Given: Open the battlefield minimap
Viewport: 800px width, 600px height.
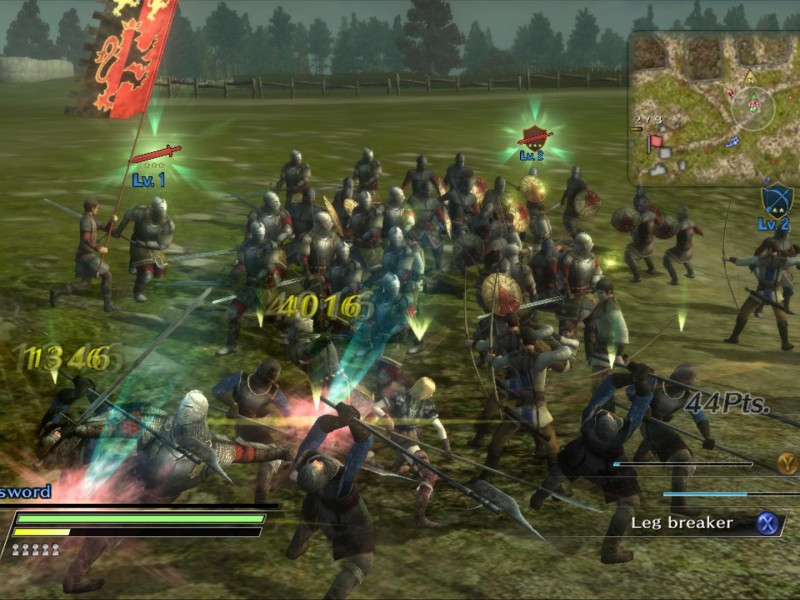Looking at the screenshot, I should [714, 108].
